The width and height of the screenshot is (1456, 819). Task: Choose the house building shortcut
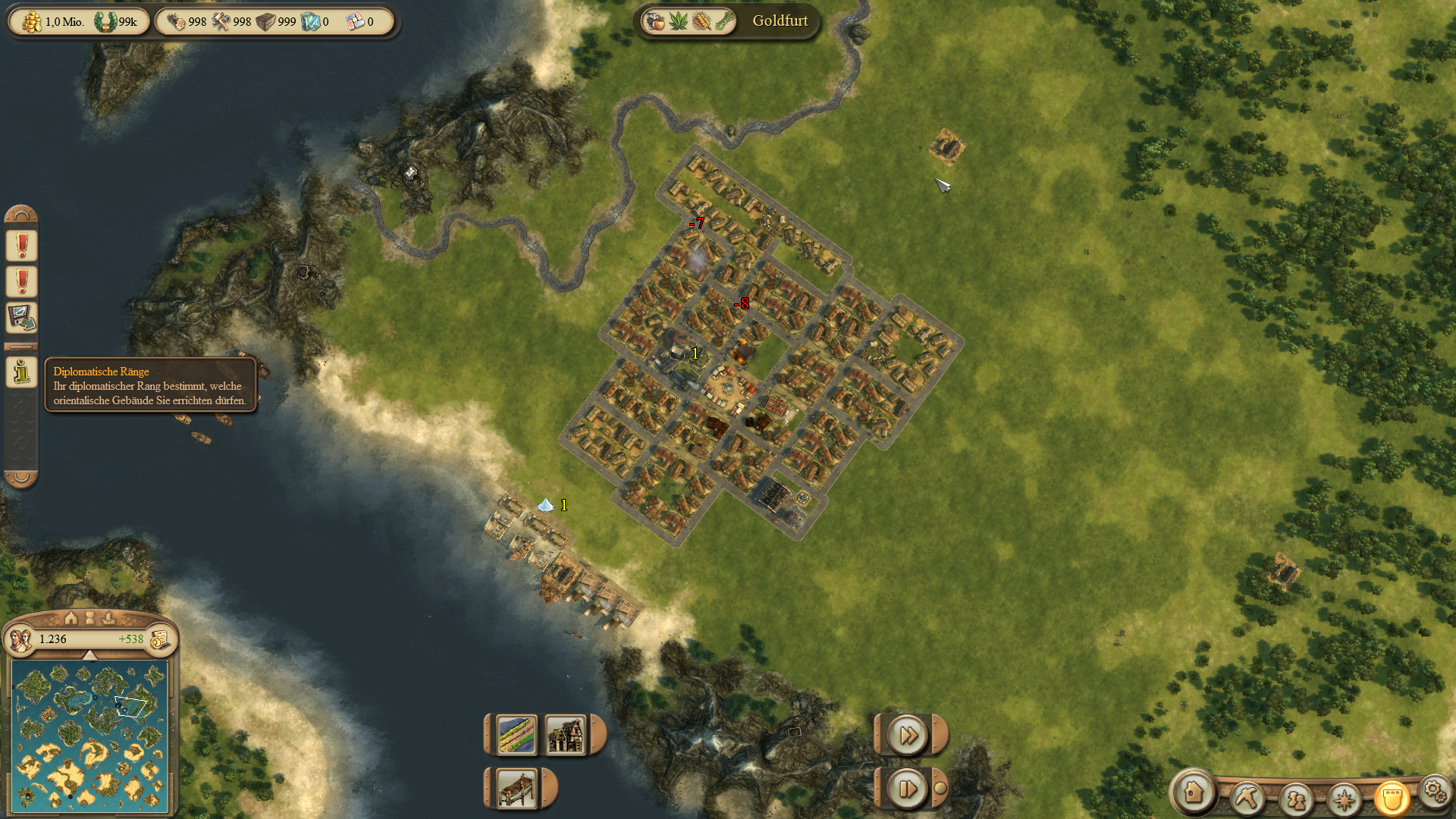click(x=565, y=735)
